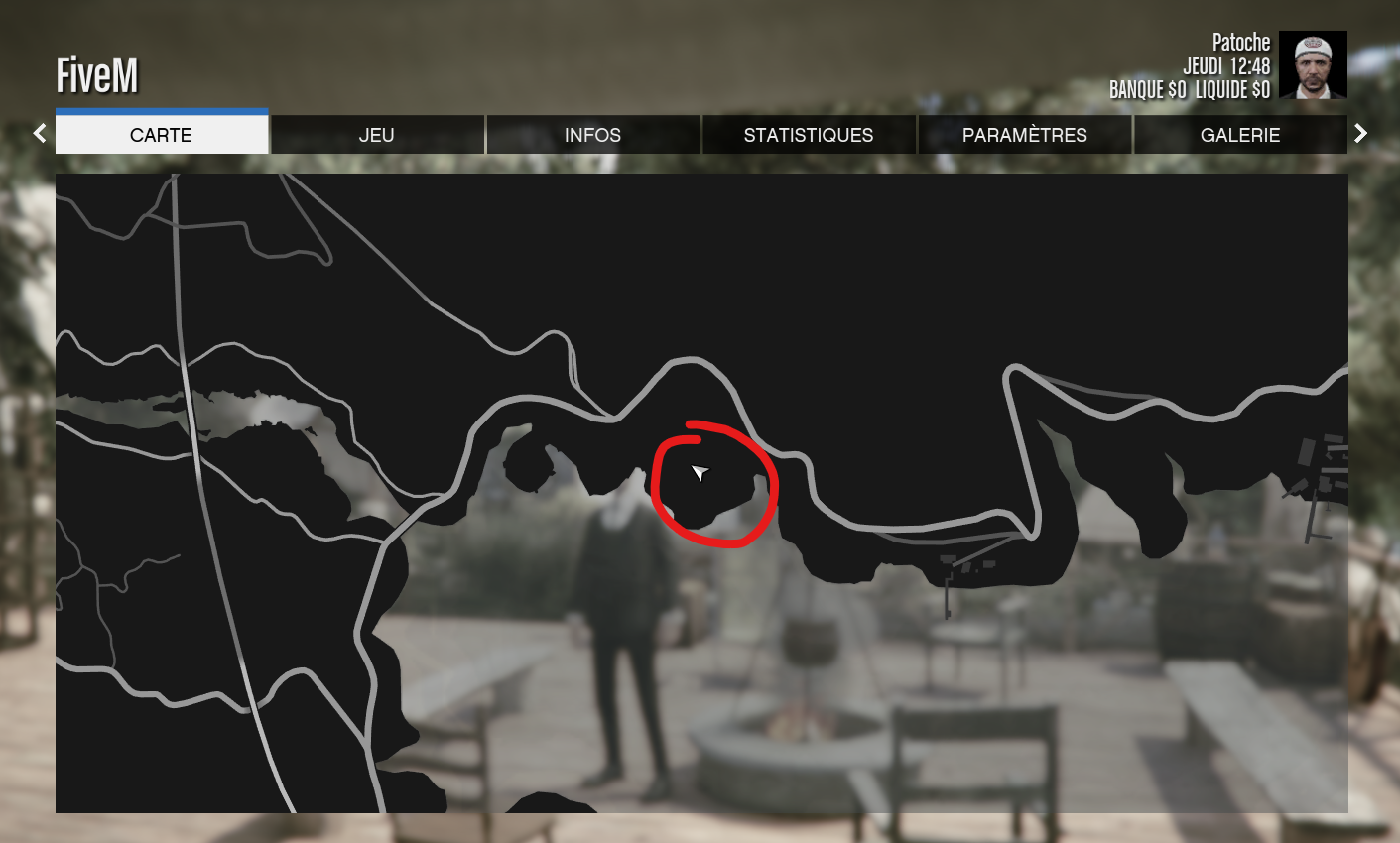Click the blue highlight bar above CARTE
The width and height of the screenshot is (1400, 843).
point(162,112)
